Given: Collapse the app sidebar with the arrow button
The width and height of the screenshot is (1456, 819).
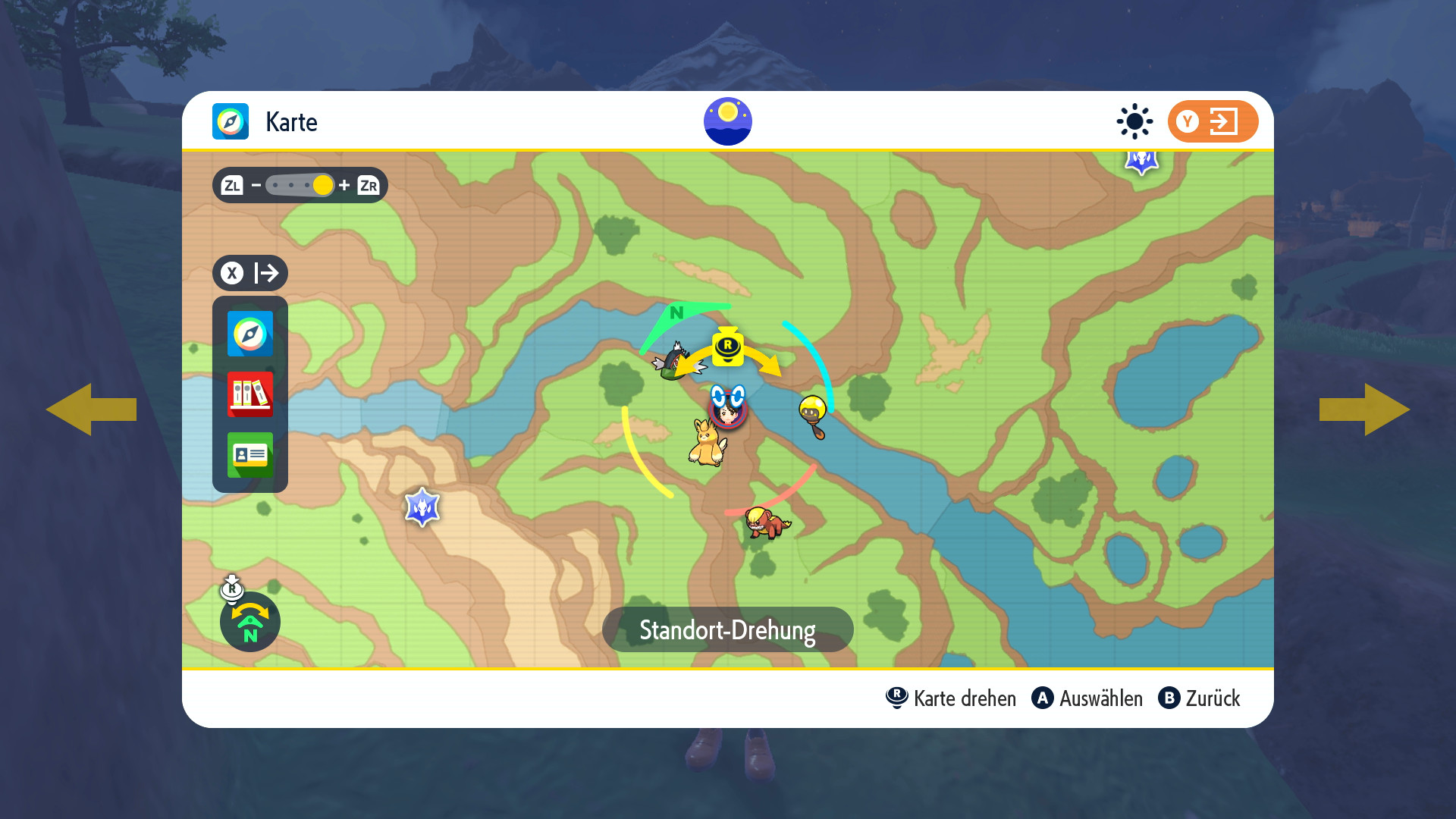Looking at the screenshot, I should [x=250, y=273].
